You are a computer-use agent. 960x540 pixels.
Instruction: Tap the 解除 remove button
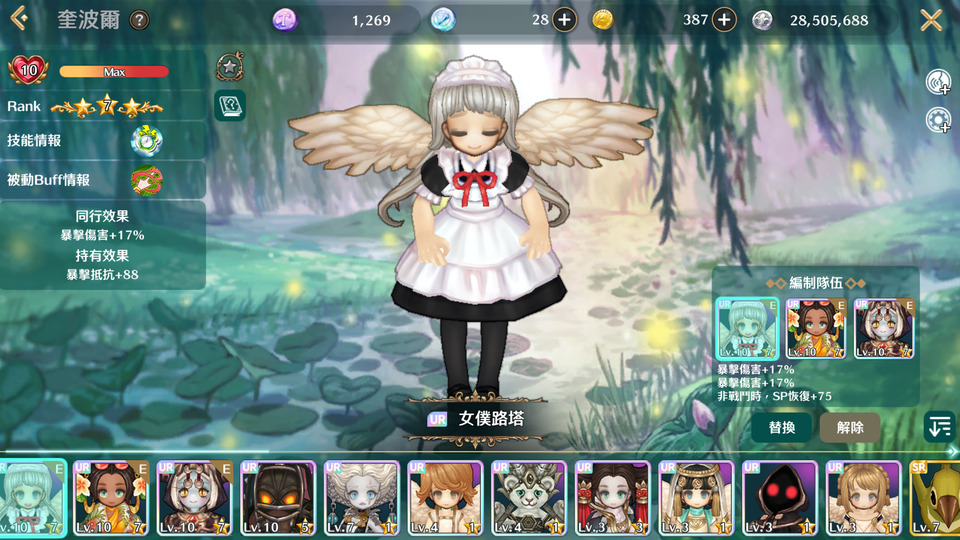(x=850, y=427)
